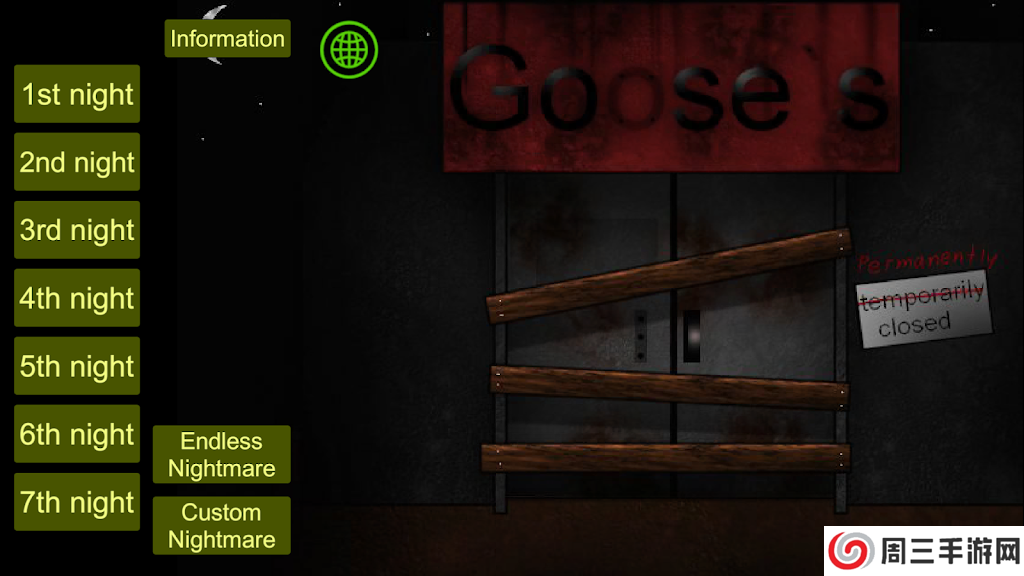Open Custom Nightmare mode
Image resolution: width=1024 pixels, height=576 pixels.
pos(221,526)
